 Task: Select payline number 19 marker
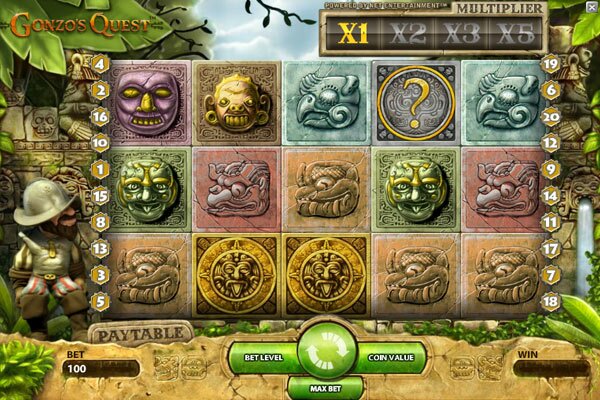(549, 64)
